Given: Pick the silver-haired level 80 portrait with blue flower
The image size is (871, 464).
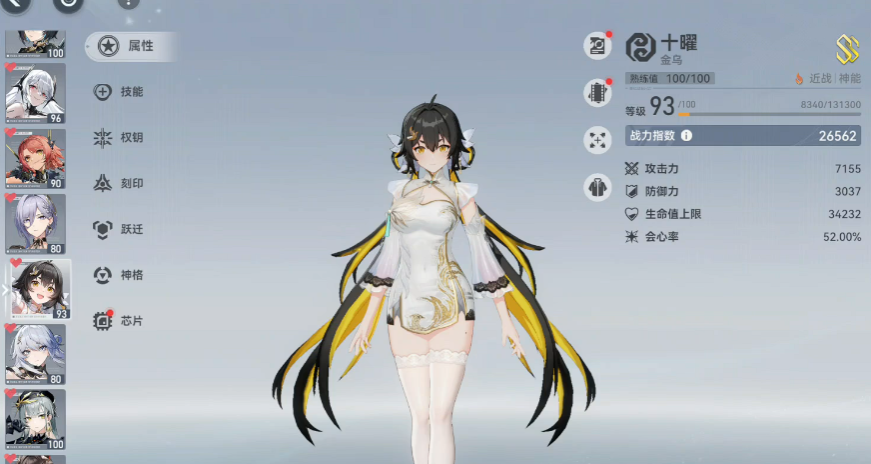Looking at the screenshot, I should 36,354.
